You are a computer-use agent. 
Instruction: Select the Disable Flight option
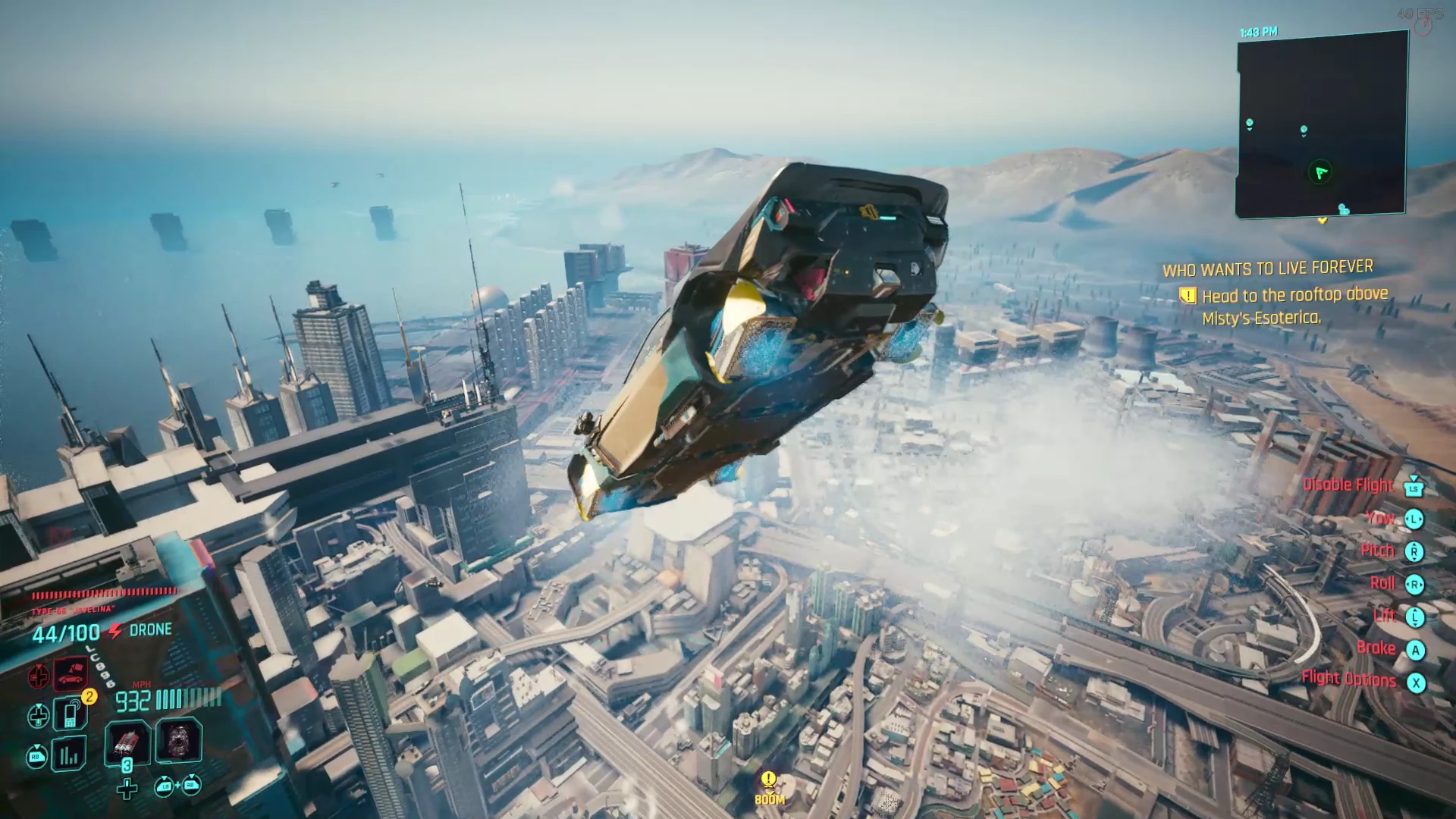[x=1348, y=485]
